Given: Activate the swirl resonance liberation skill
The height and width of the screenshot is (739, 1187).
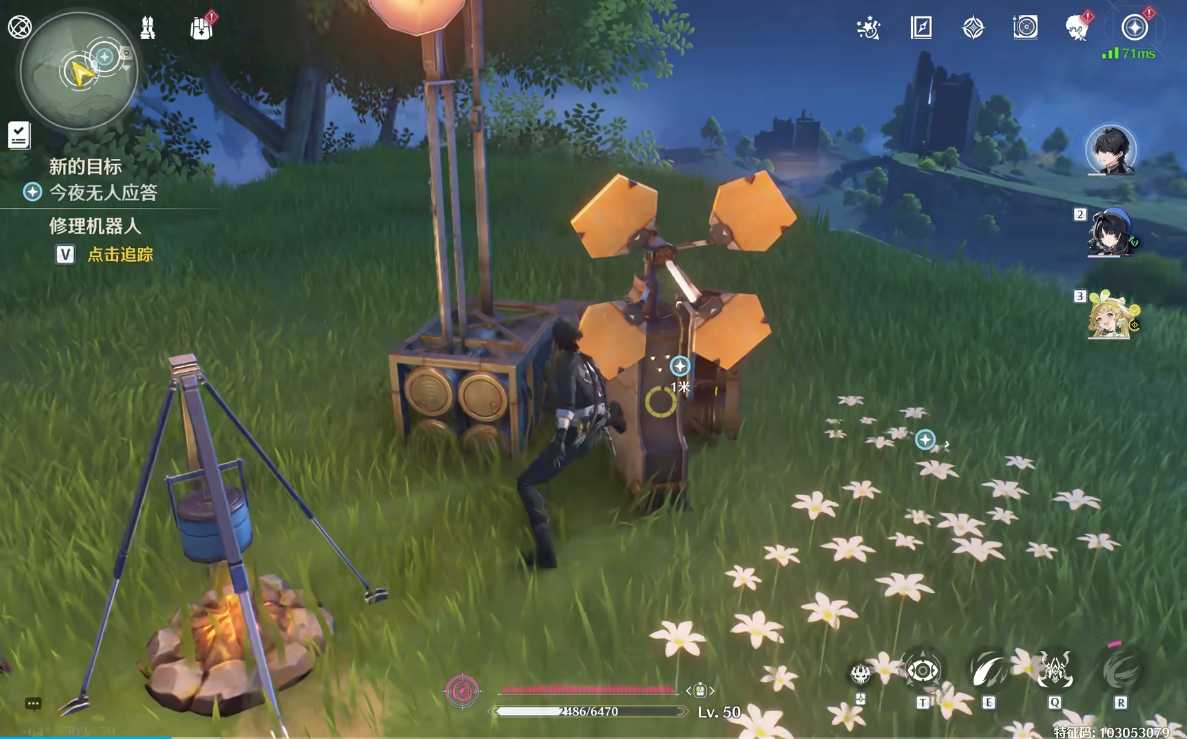Looking at the screenshot, I should [1120, 670].
